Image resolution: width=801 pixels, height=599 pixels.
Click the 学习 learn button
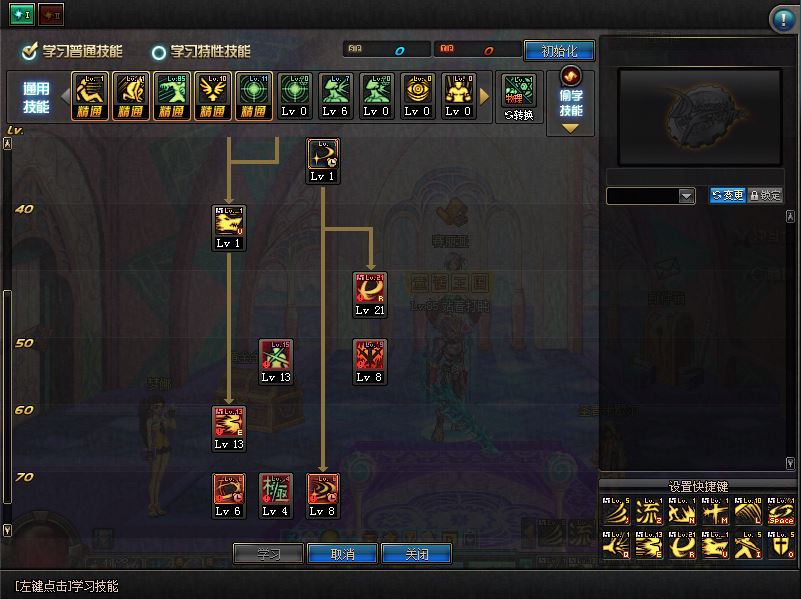[268, 554]
